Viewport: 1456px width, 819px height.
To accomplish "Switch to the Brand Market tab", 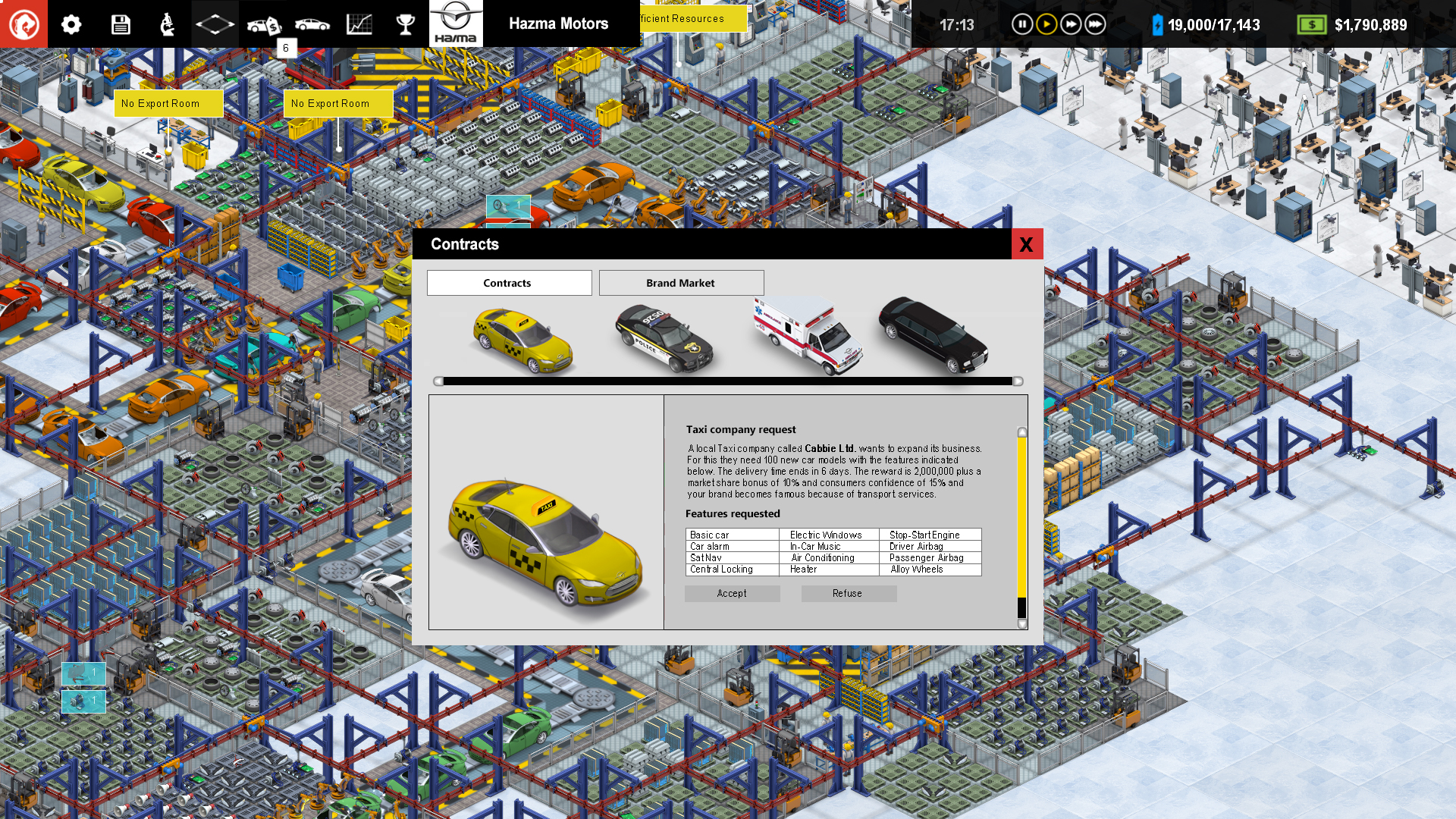I will click(680, 282).
